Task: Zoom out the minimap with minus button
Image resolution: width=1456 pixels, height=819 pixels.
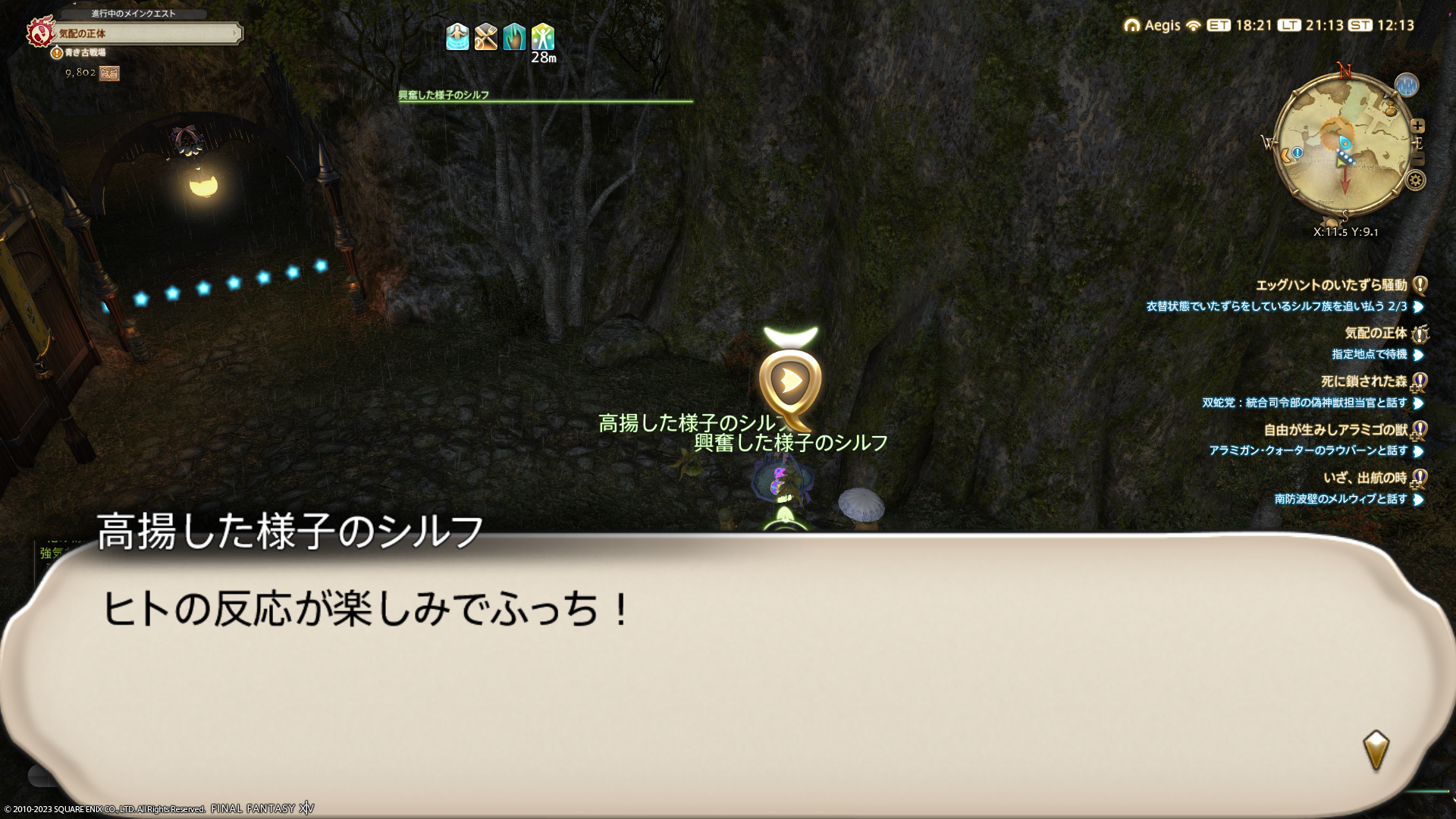Action: pyautogui.click(x=1419, y=158)
